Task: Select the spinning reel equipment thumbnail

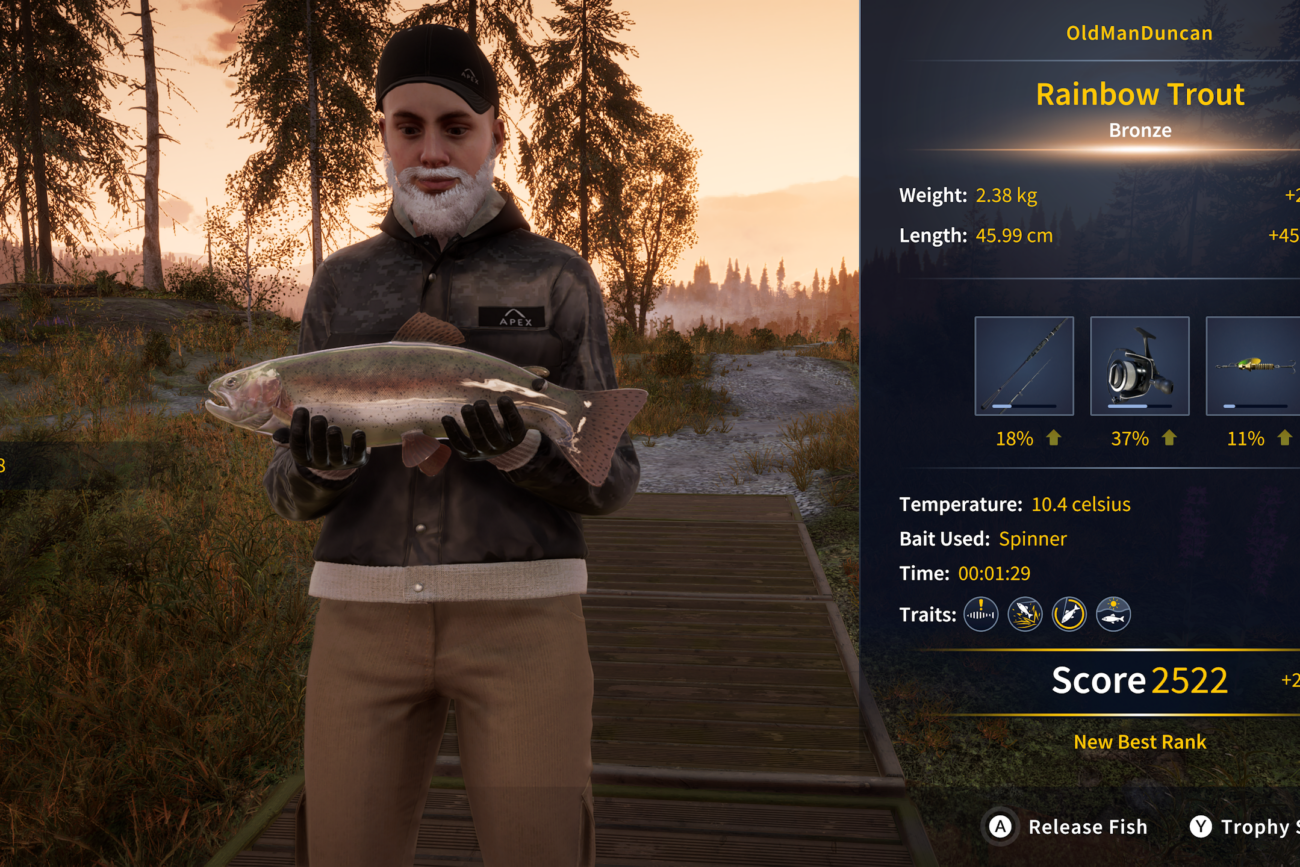Action: tap(1139, 366)
